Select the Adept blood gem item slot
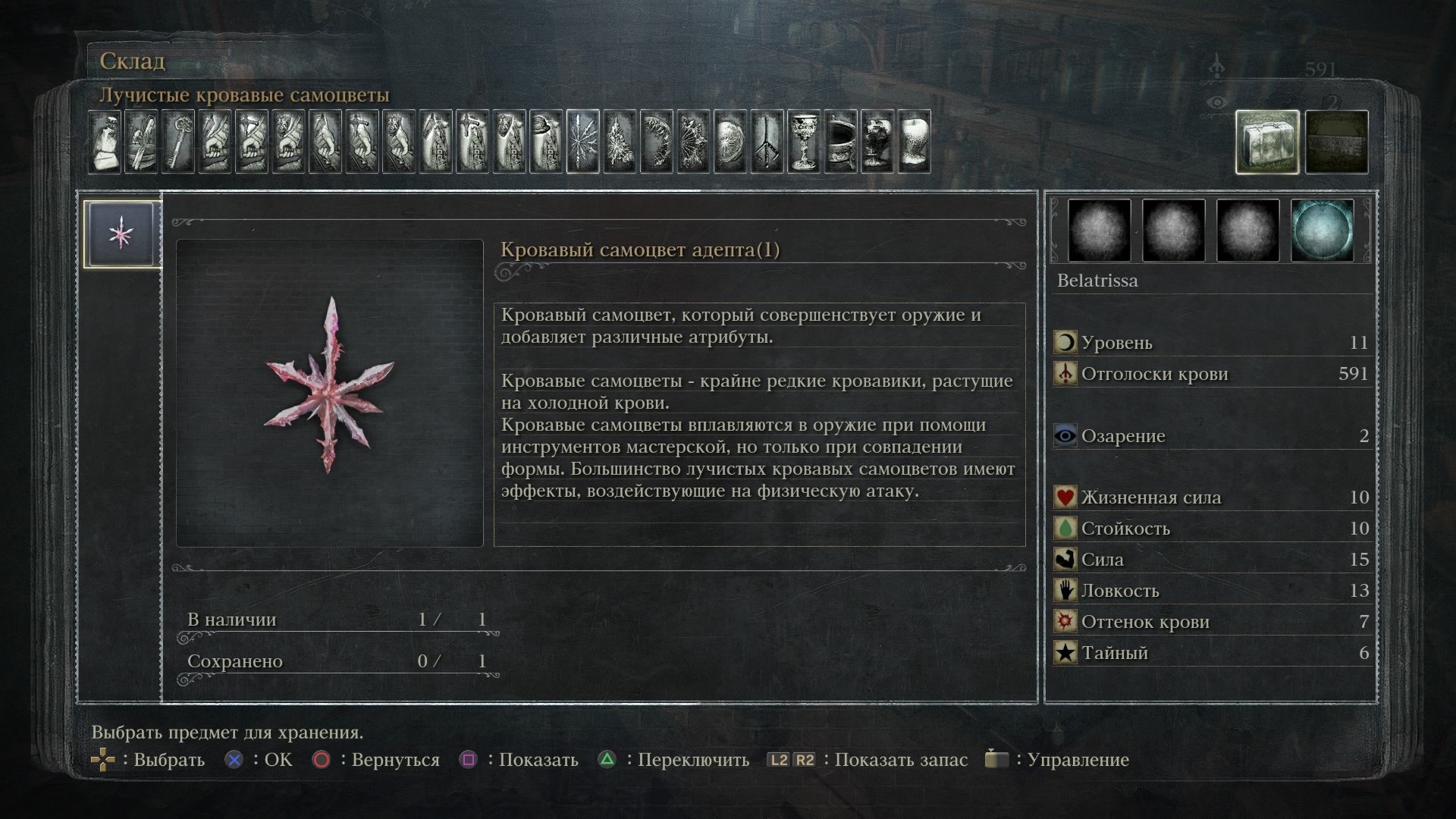1456x819 pixels. point(121,234)
